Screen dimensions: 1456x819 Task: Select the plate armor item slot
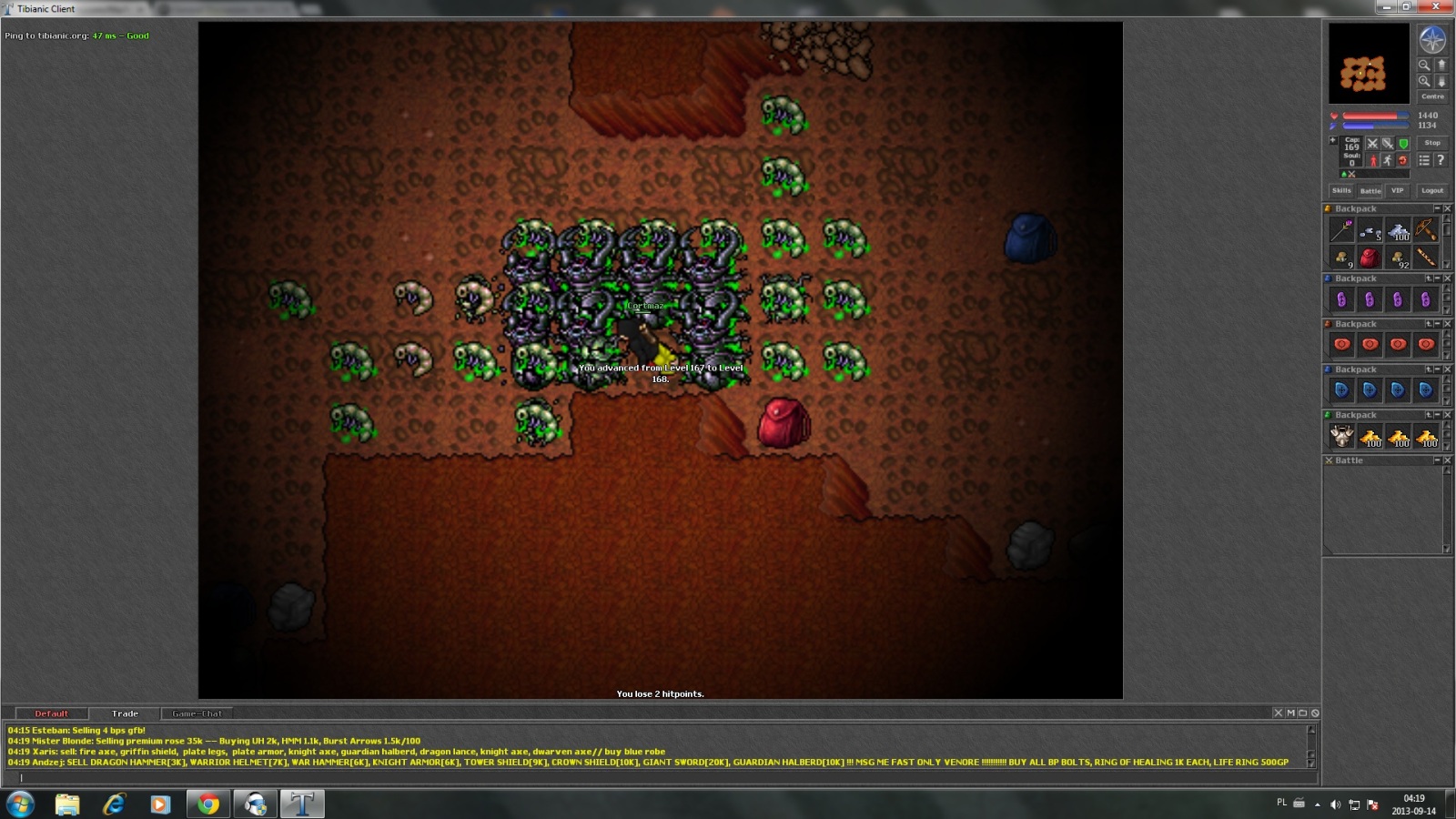point(1341,436)
